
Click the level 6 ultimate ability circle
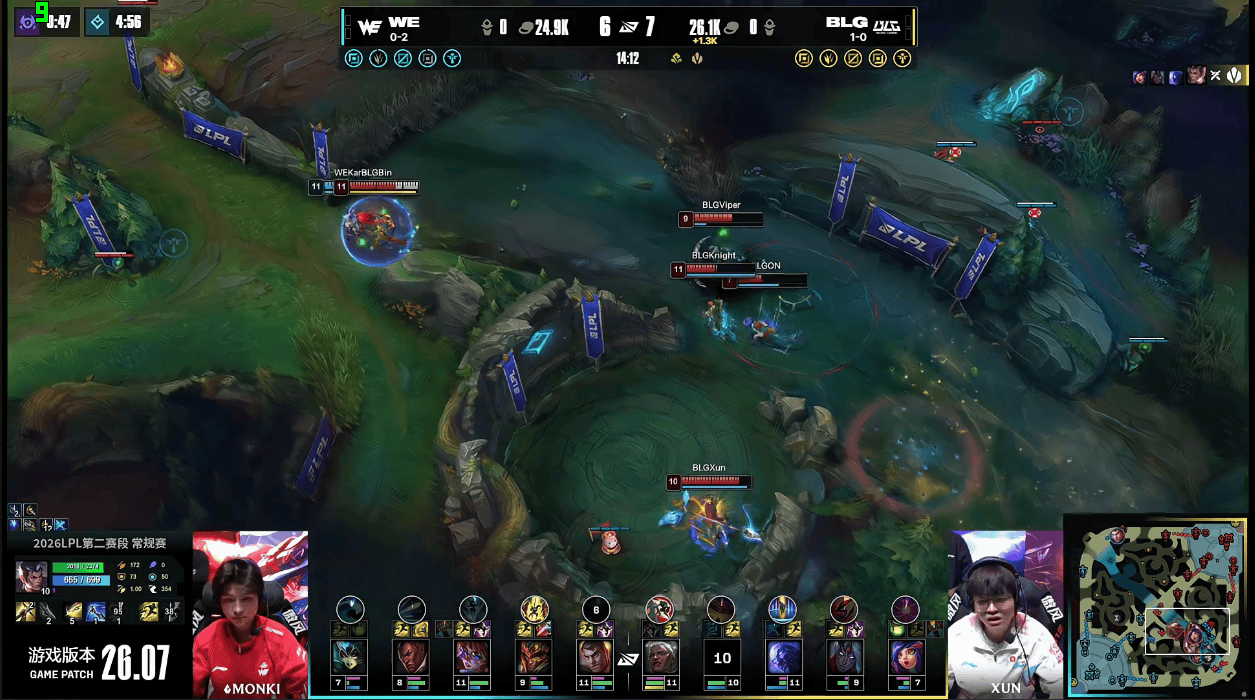pyautogui.click(x=596, y=610)
